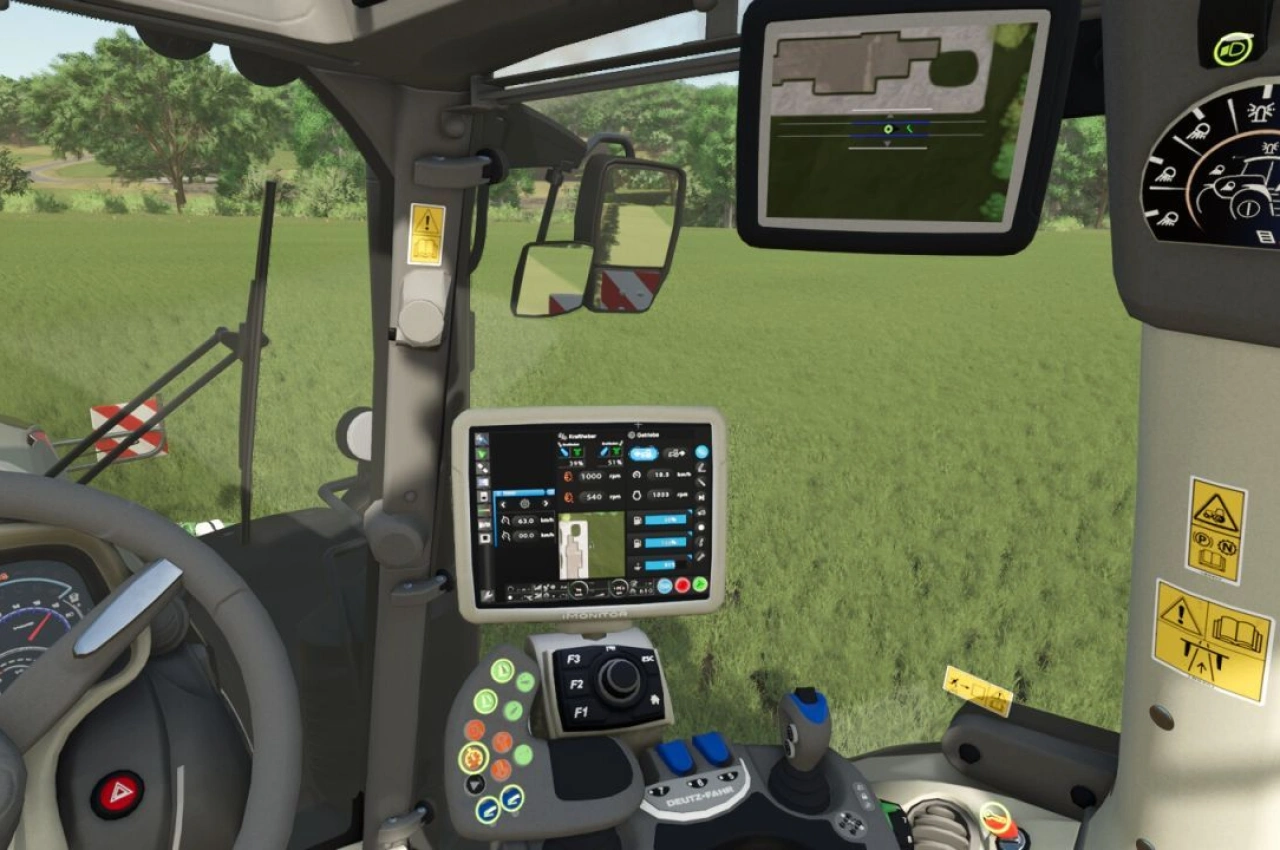Click the right arrow in the cruise speed panel

pyautogui.click(x=544, y=504)
